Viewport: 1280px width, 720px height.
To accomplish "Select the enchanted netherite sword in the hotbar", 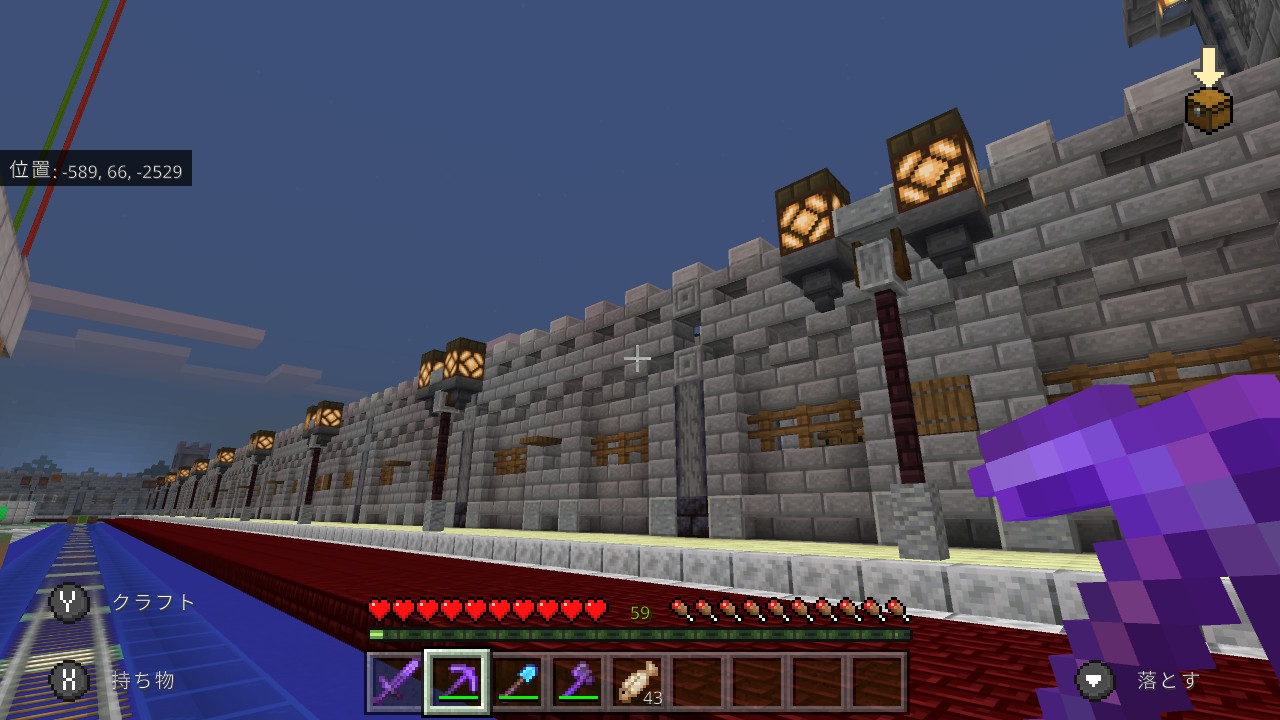I will (396, 681).
